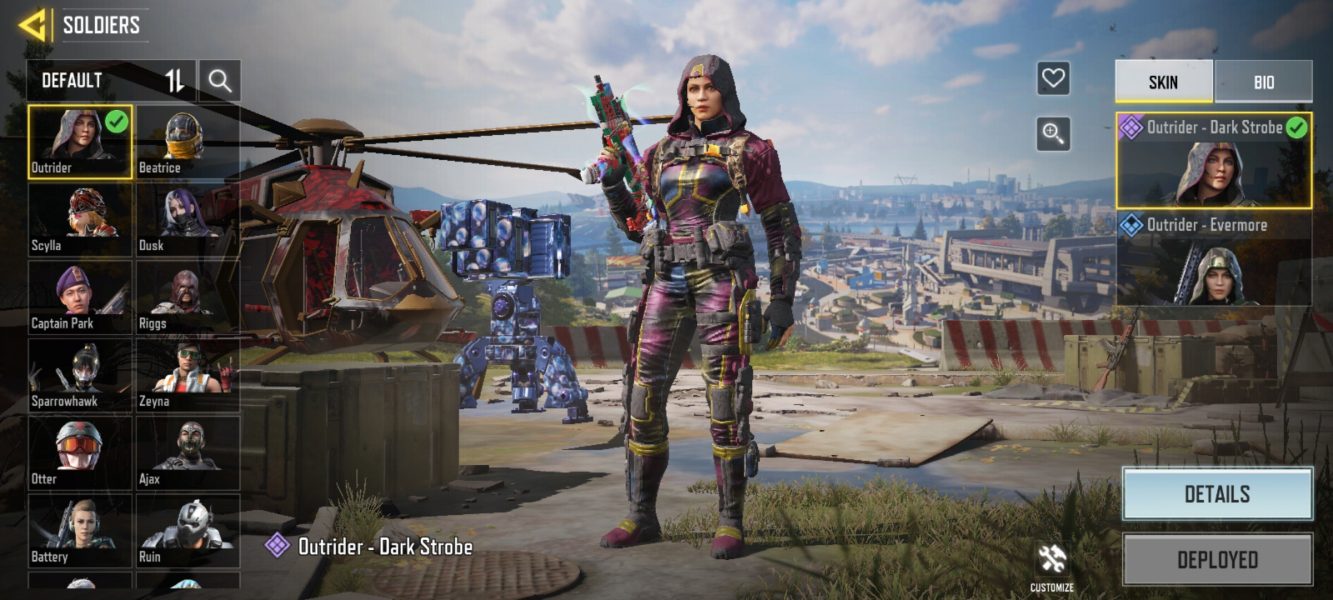Image resolution: width=1333 pixels, height=600 pixels.
Task: Pick the Ajax soldier tile
Action: pos(187,453)
